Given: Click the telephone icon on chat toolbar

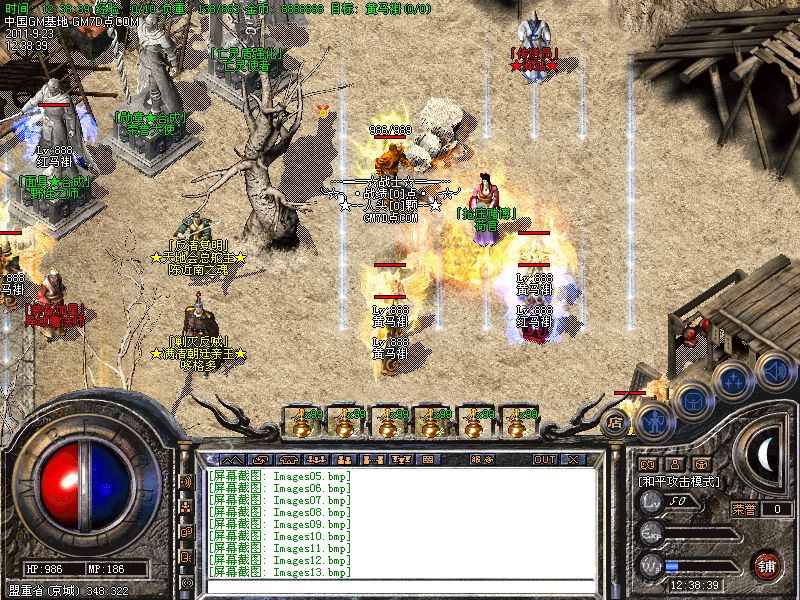Looking at the screenshot, I should [289, 460].
